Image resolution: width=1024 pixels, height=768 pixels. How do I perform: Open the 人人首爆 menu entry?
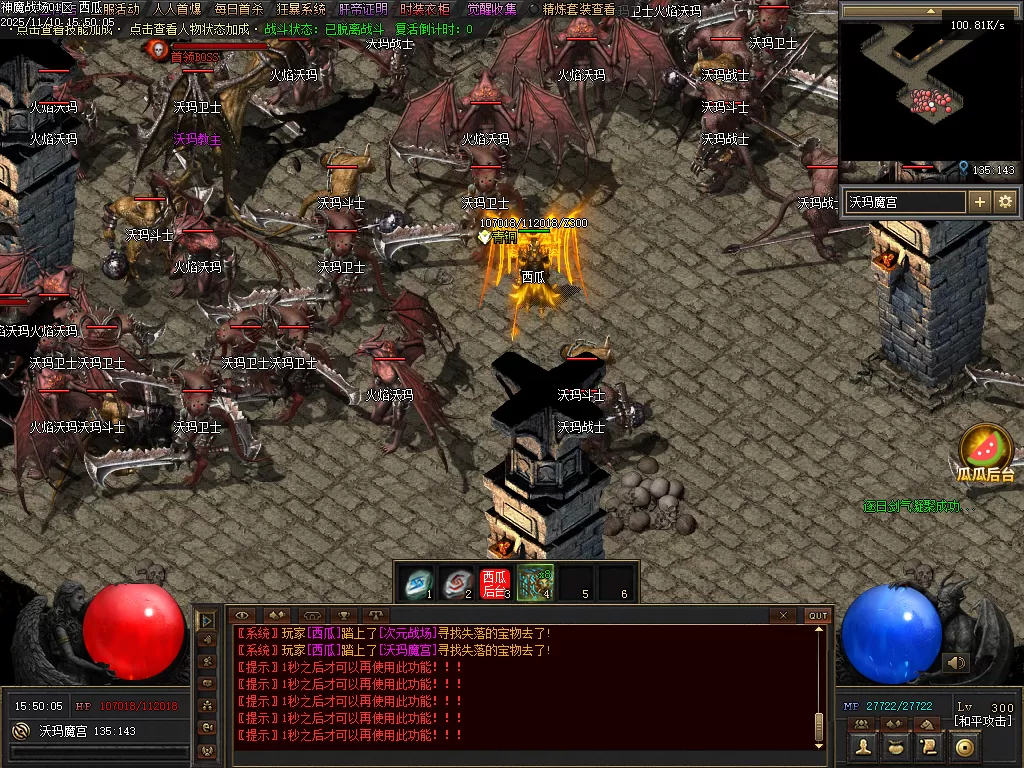pos(177,9)
